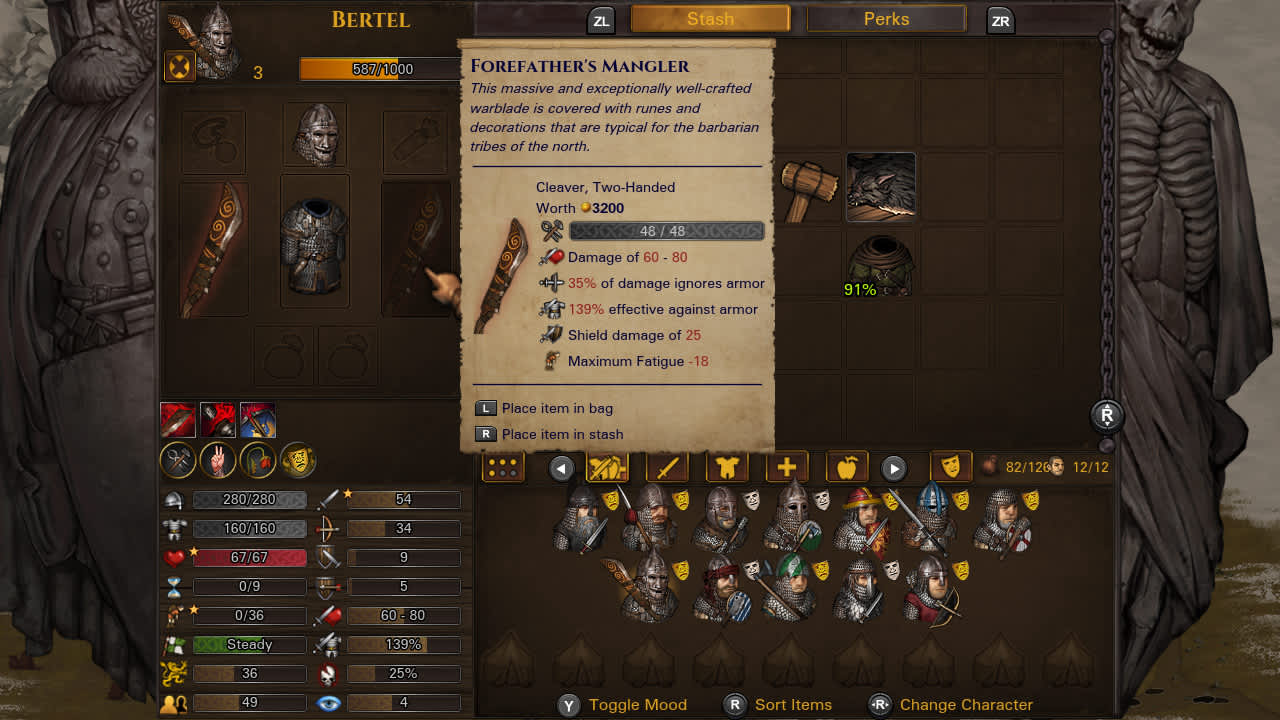1280x720 pixels.
Task: Show all items with the six-dot filter
Action: [503, 467]
